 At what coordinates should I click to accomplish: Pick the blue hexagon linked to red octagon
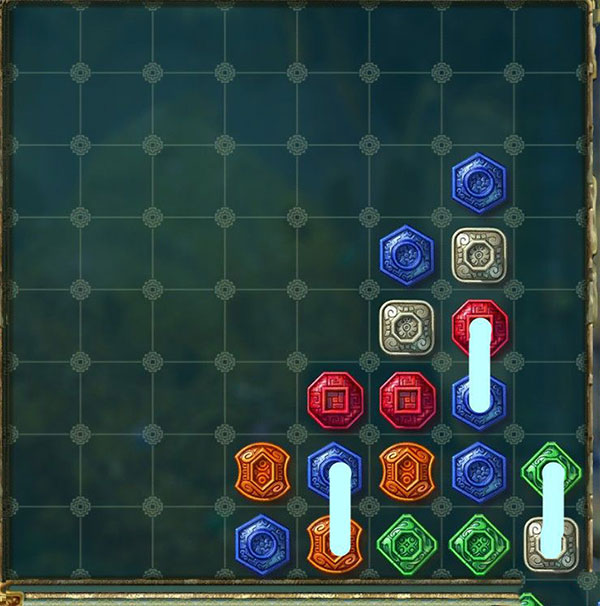479,400
